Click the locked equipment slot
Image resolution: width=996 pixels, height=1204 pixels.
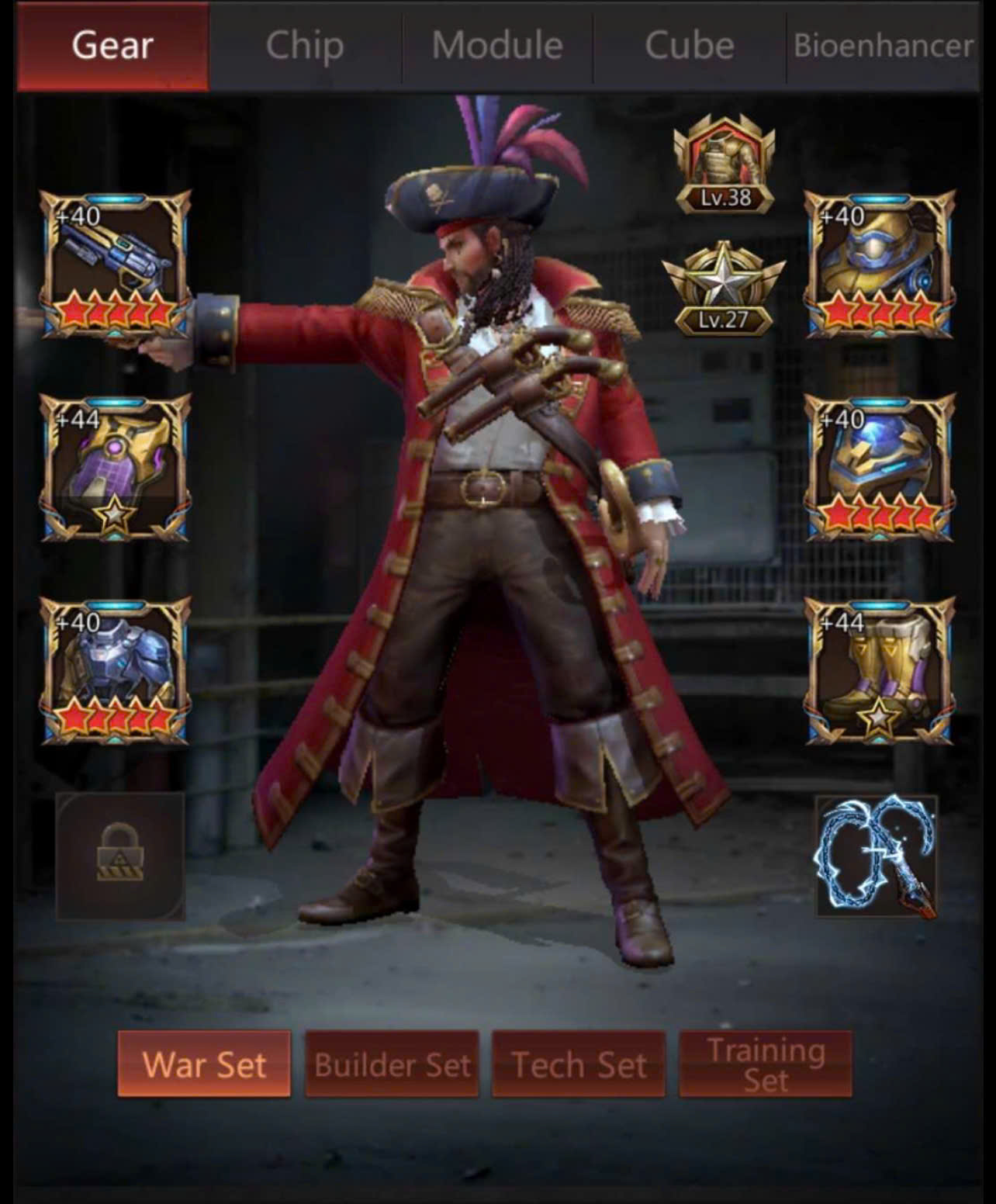point(120,856)
